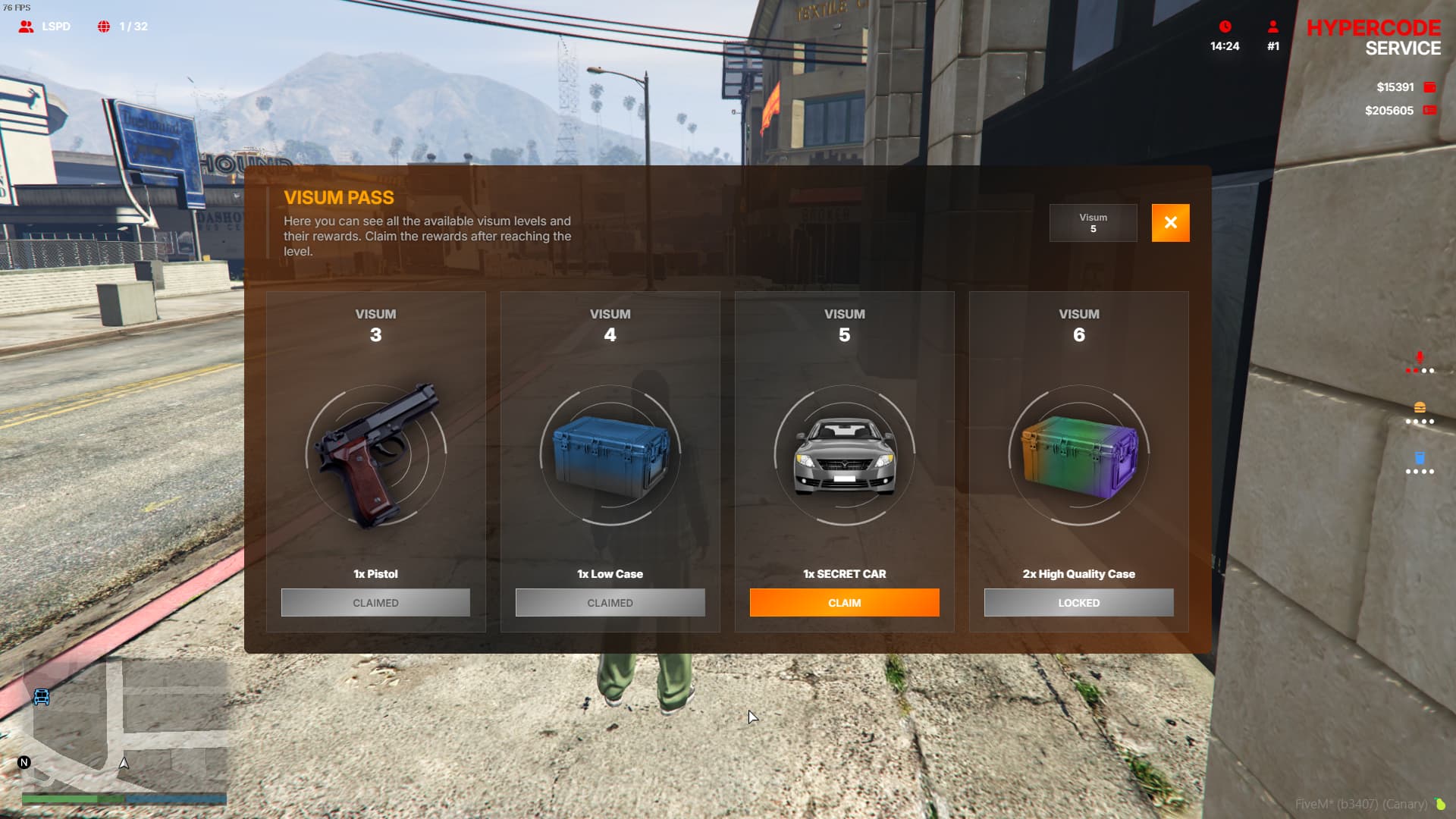Viewport: 1456px width, 819px height.
Task: Click the Claimed button under Low Case
Action: point(610,603)
